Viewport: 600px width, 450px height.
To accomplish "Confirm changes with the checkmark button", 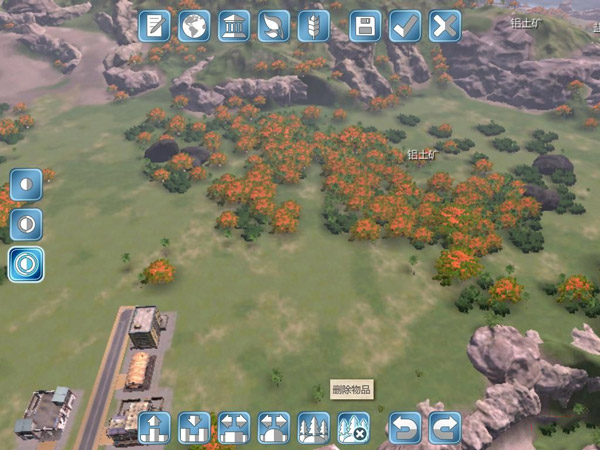I will tap(405, 26).
